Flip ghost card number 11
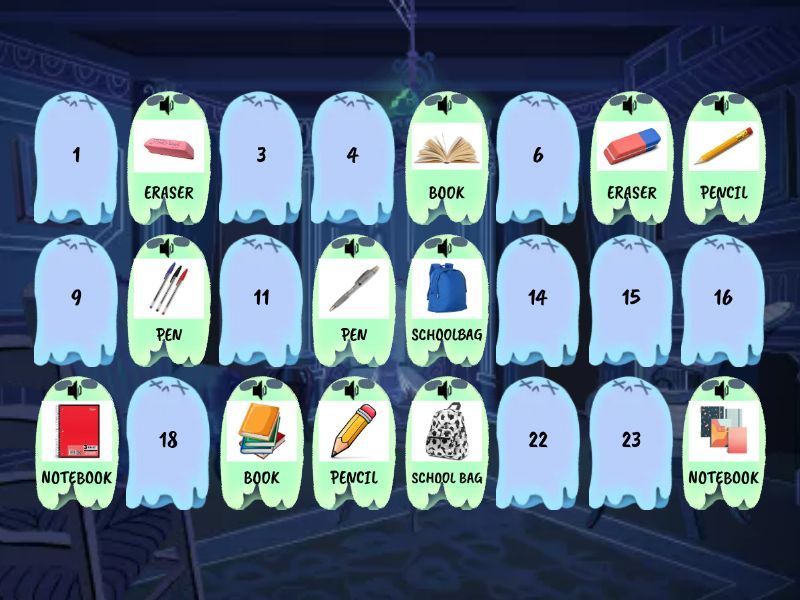 click(261, 298)
